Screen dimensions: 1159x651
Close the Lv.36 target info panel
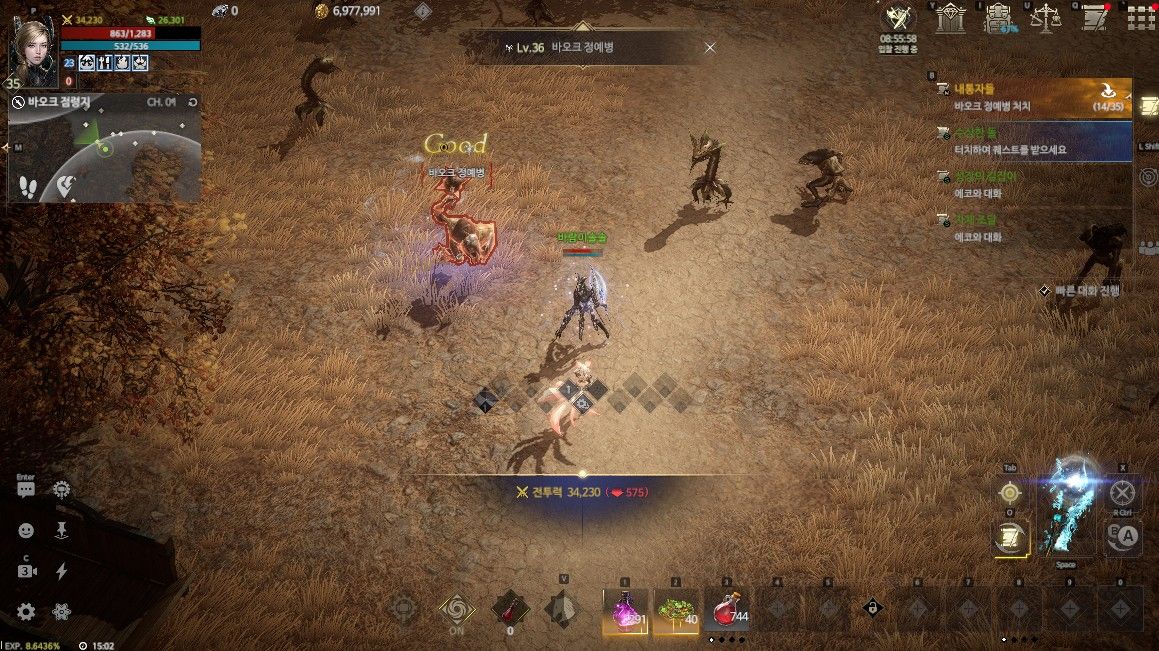point(710,47)
